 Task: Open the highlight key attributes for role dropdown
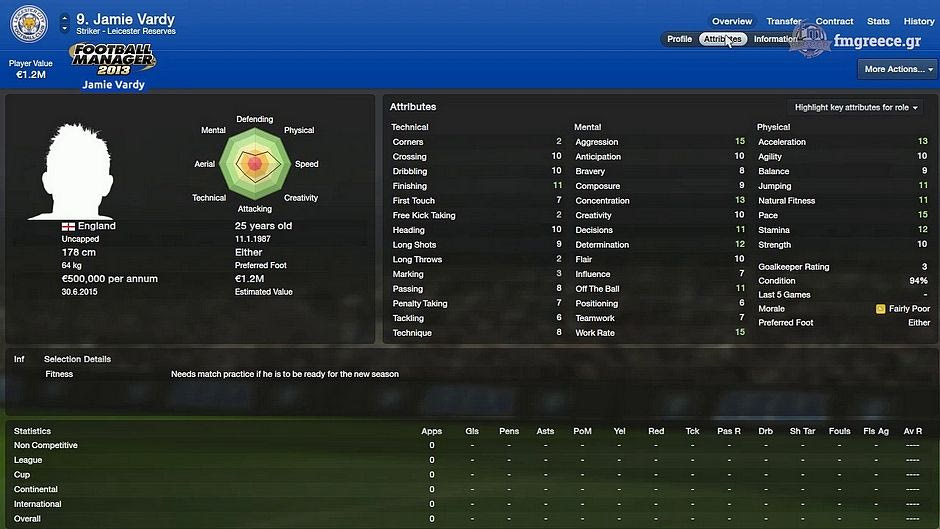[856, 107]
